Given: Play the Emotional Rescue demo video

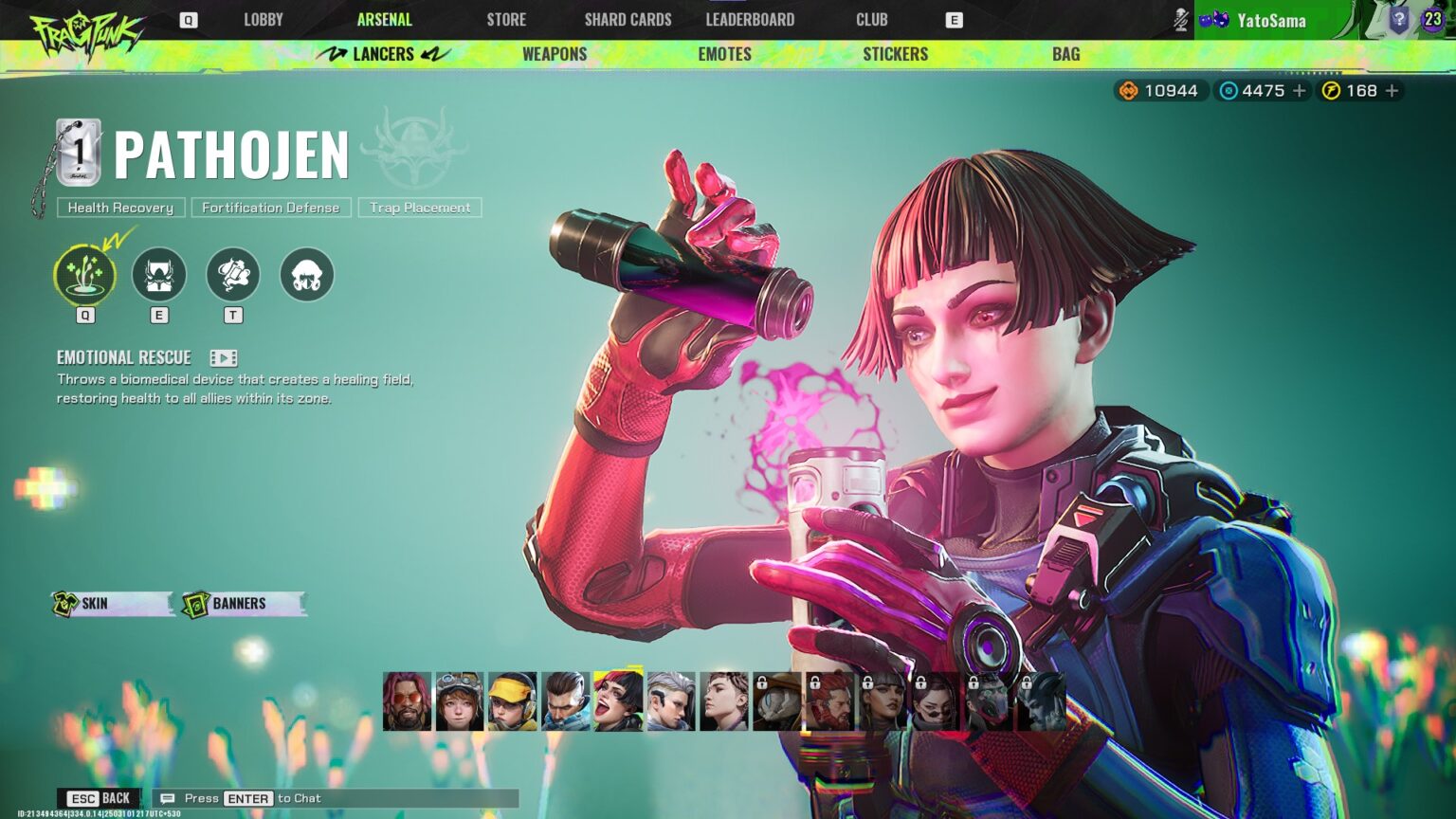Looking at the screenshot, I should (x=223, y=357).
